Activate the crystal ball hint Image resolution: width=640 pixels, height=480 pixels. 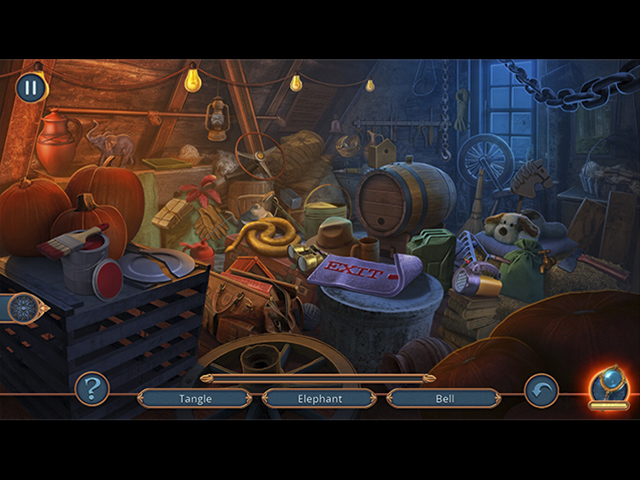(608, 386)
